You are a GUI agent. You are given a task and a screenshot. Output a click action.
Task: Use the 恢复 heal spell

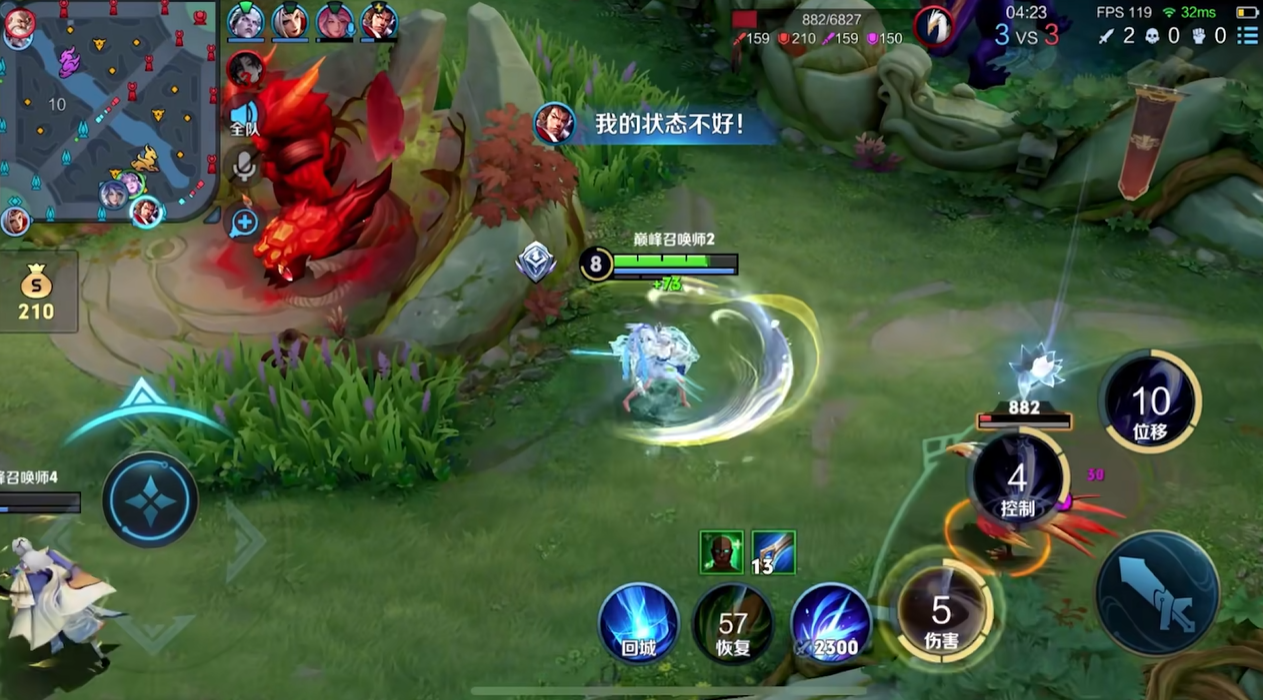733,624
